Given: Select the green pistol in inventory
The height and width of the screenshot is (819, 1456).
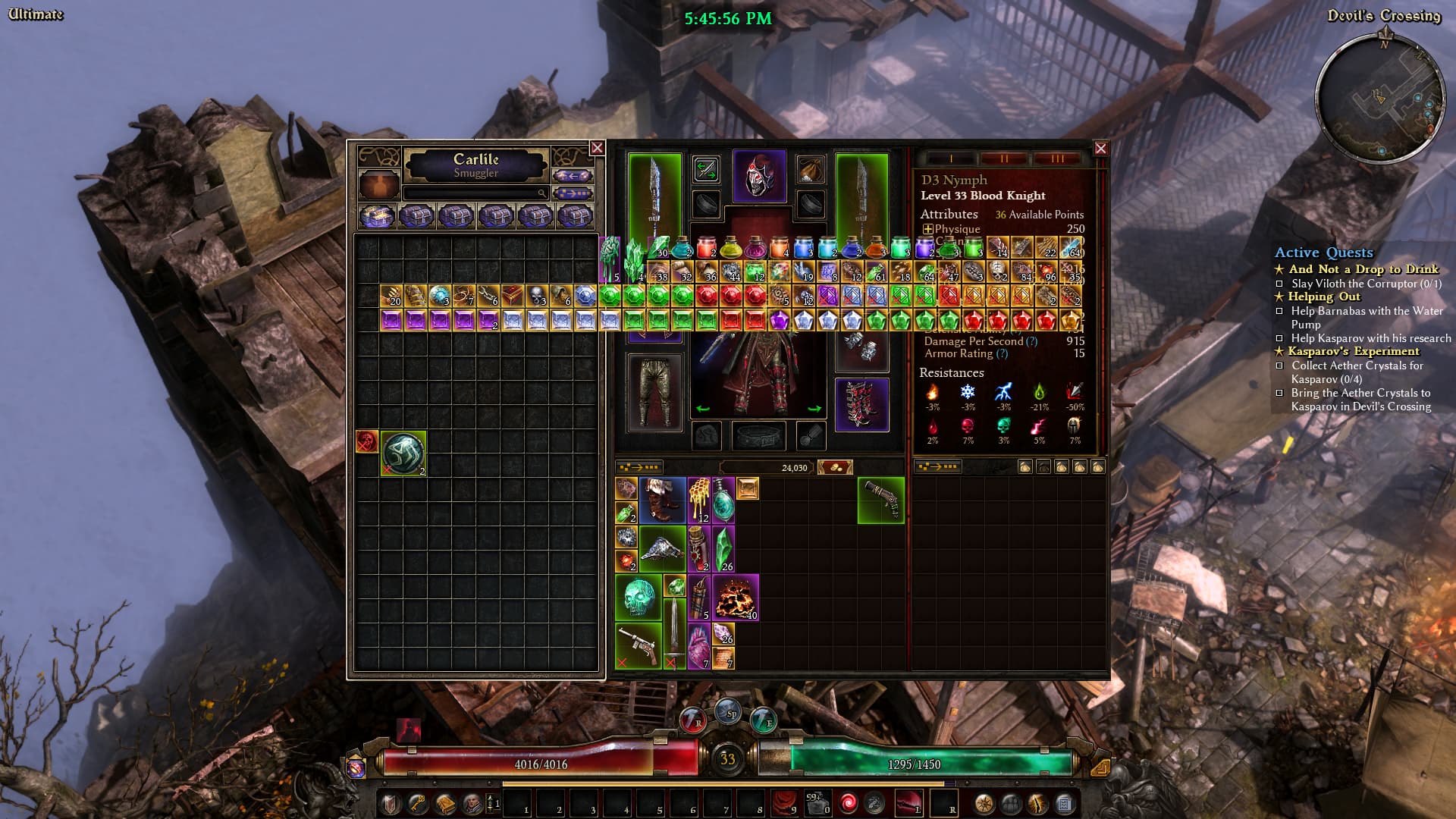Looking at the screenshot, I should click(x=881, y=500).
